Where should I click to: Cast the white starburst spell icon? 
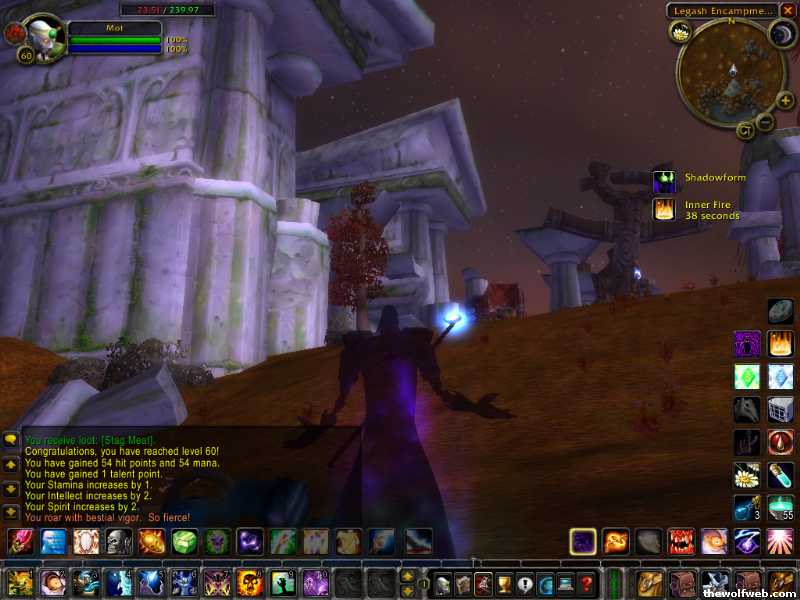[780, 542]
